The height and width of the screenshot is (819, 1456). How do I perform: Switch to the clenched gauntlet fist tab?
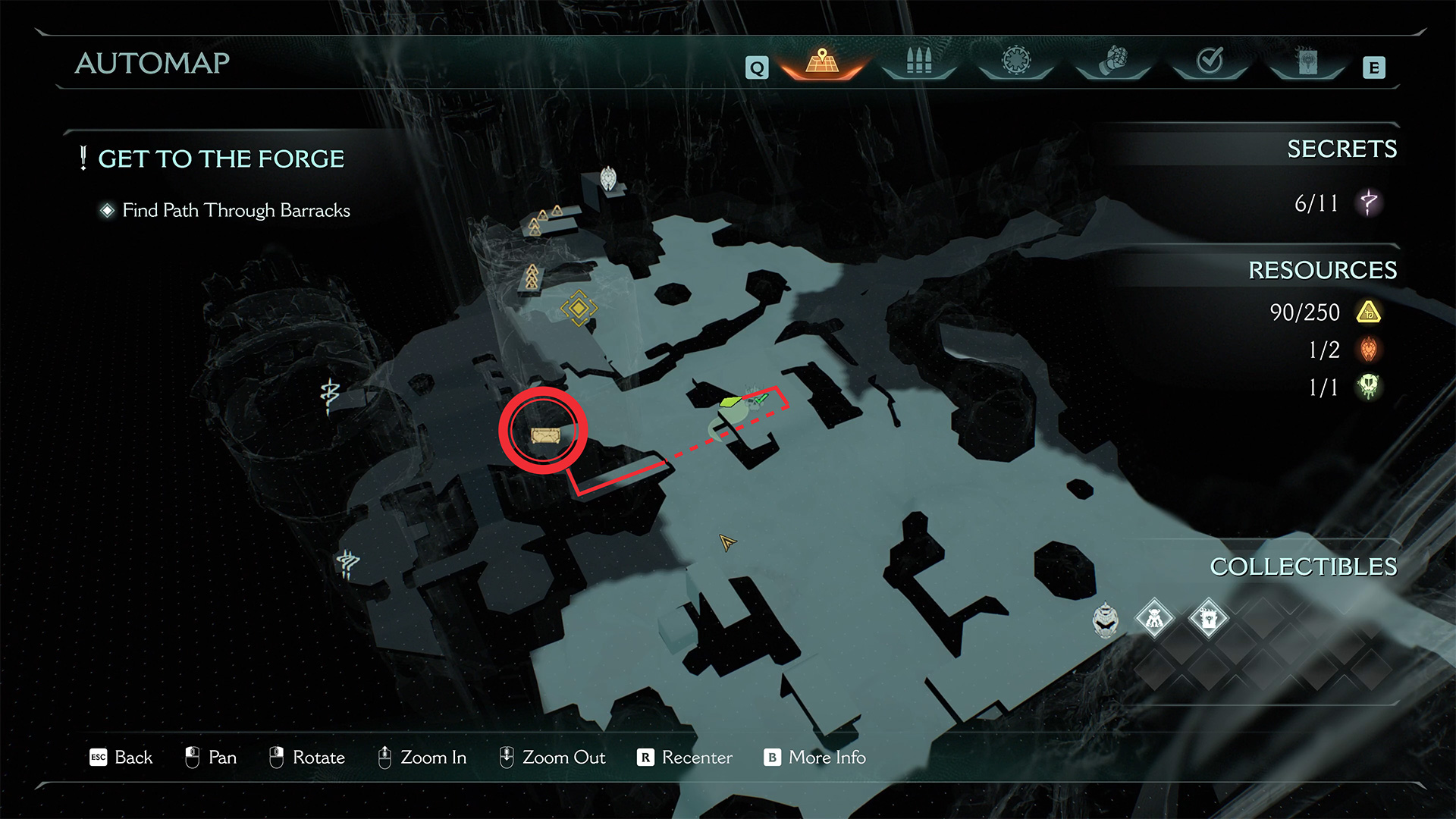coord(1113,61)
